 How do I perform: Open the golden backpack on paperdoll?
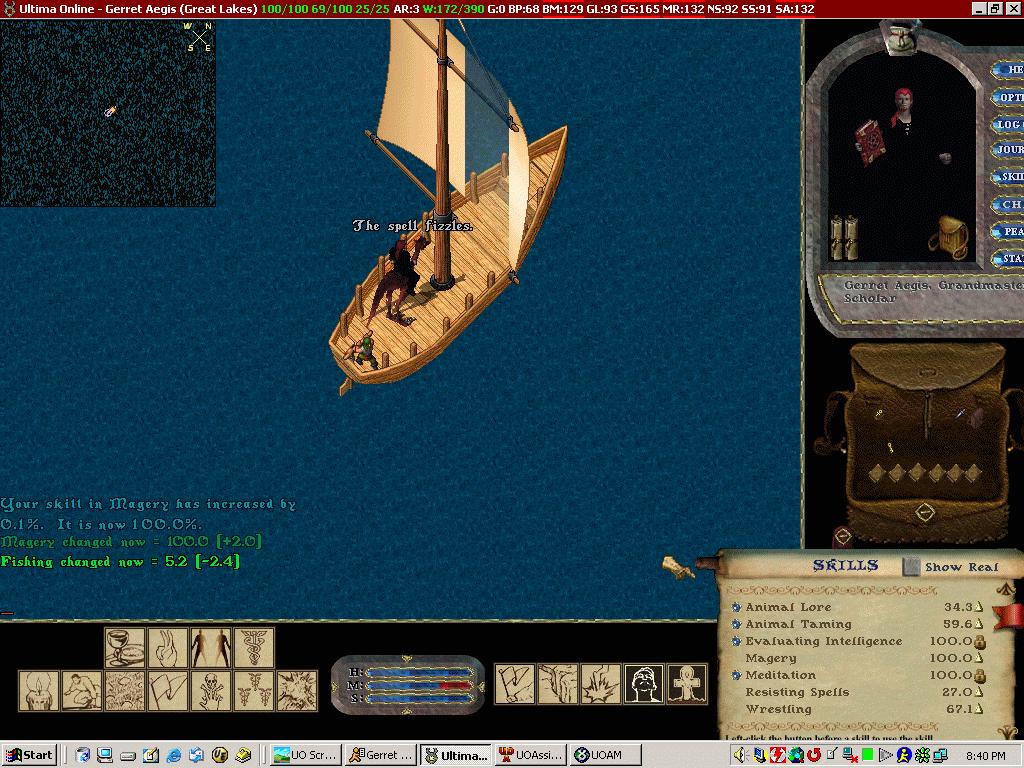[x=946, y=238]
